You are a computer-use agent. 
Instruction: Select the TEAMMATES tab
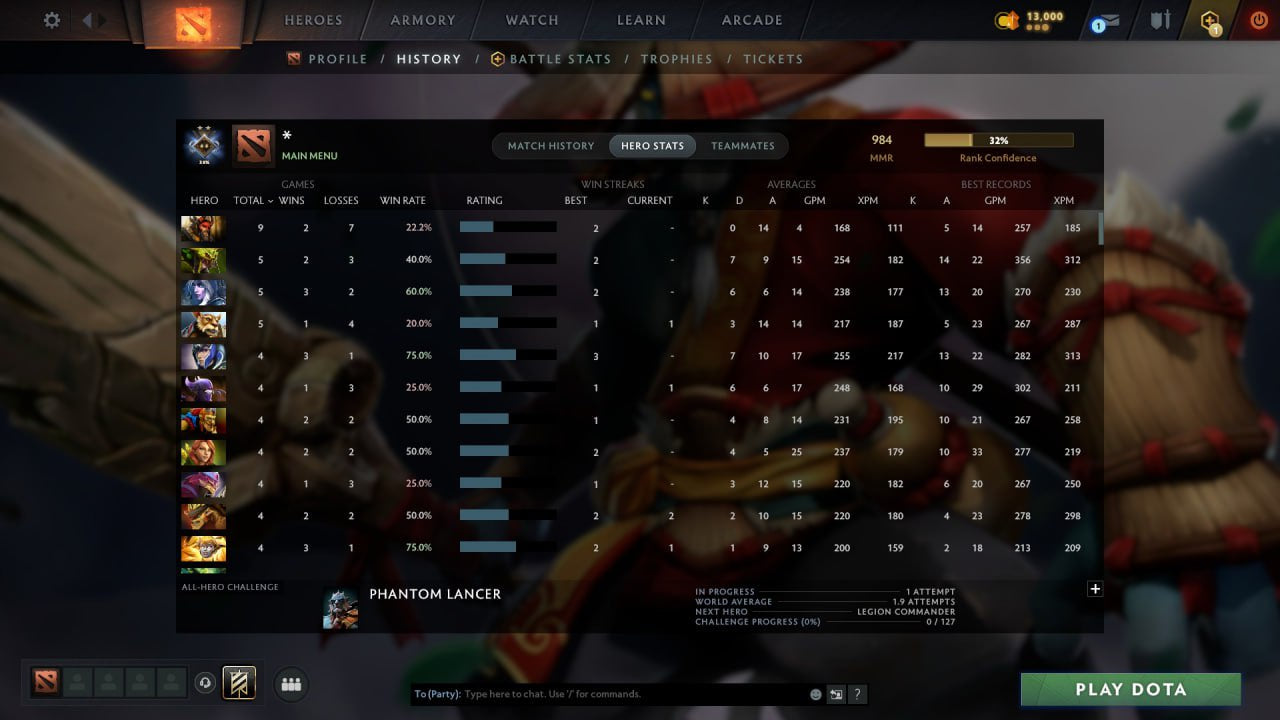pyautogui.click(x=743, y=145)
